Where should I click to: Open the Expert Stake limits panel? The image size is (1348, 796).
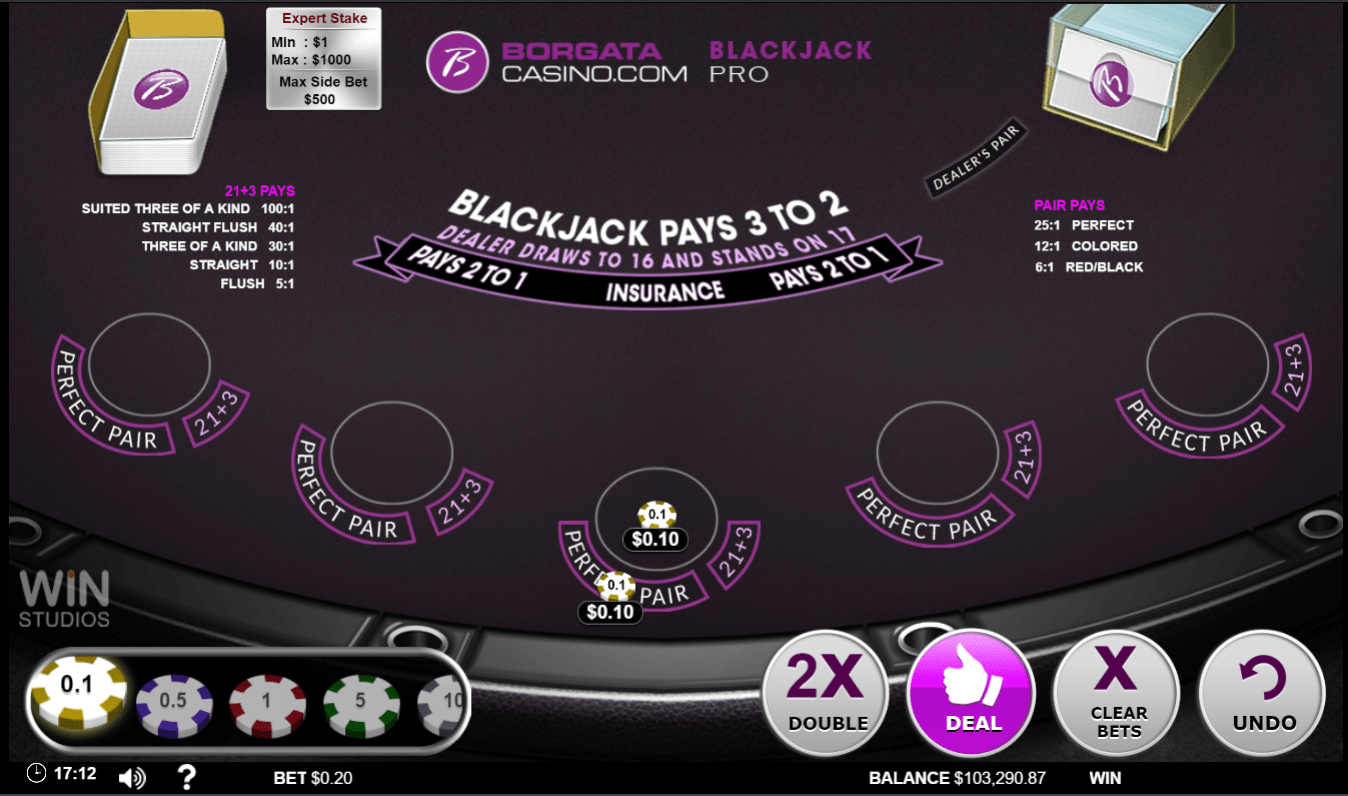[323, 58]
